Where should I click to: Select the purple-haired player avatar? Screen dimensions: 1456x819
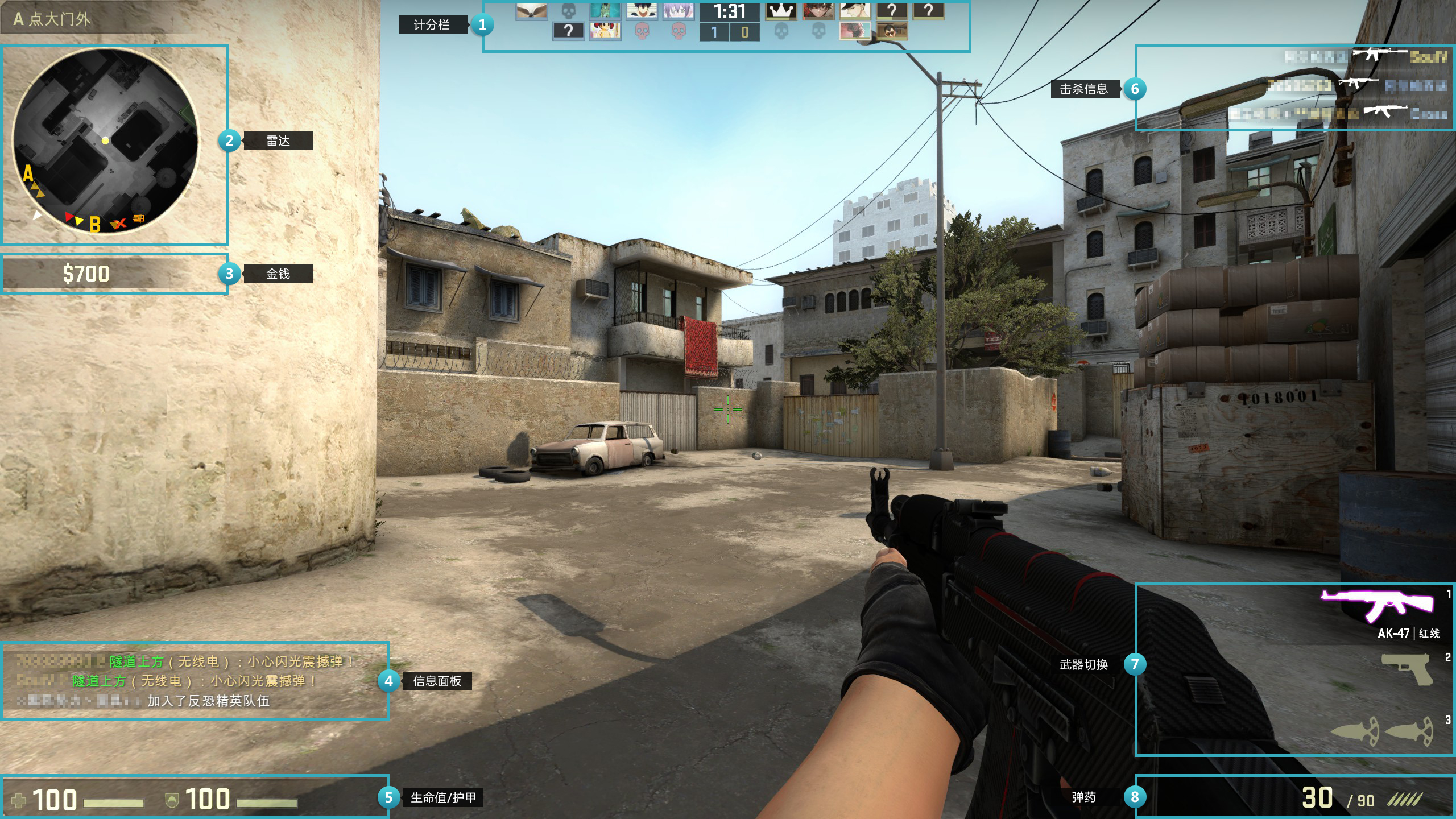678,11
